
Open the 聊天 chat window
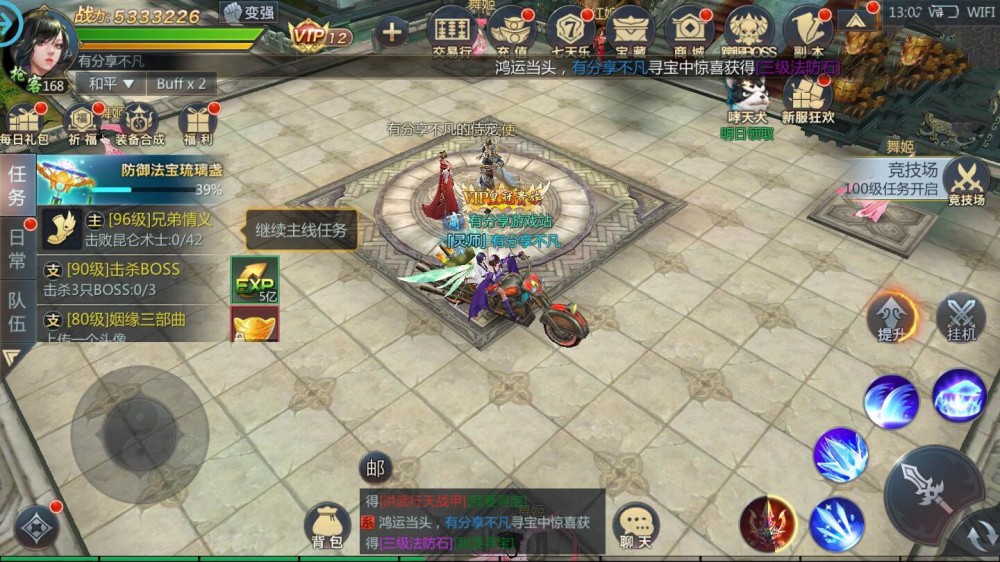click(x=635, y=527)
